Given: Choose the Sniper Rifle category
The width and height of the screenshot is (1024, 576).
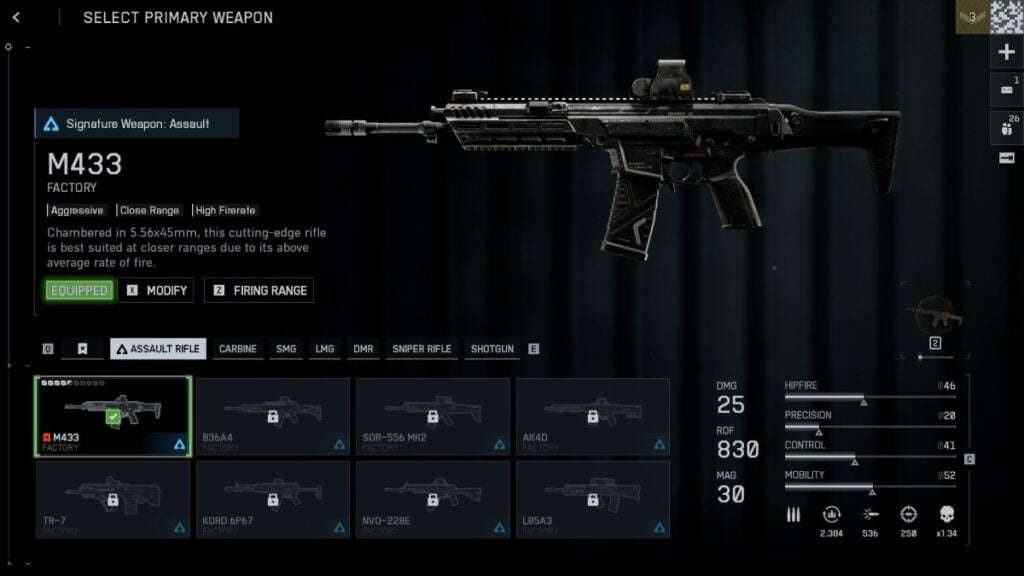Looking at the screenshot, I should (x=421, y=349).
